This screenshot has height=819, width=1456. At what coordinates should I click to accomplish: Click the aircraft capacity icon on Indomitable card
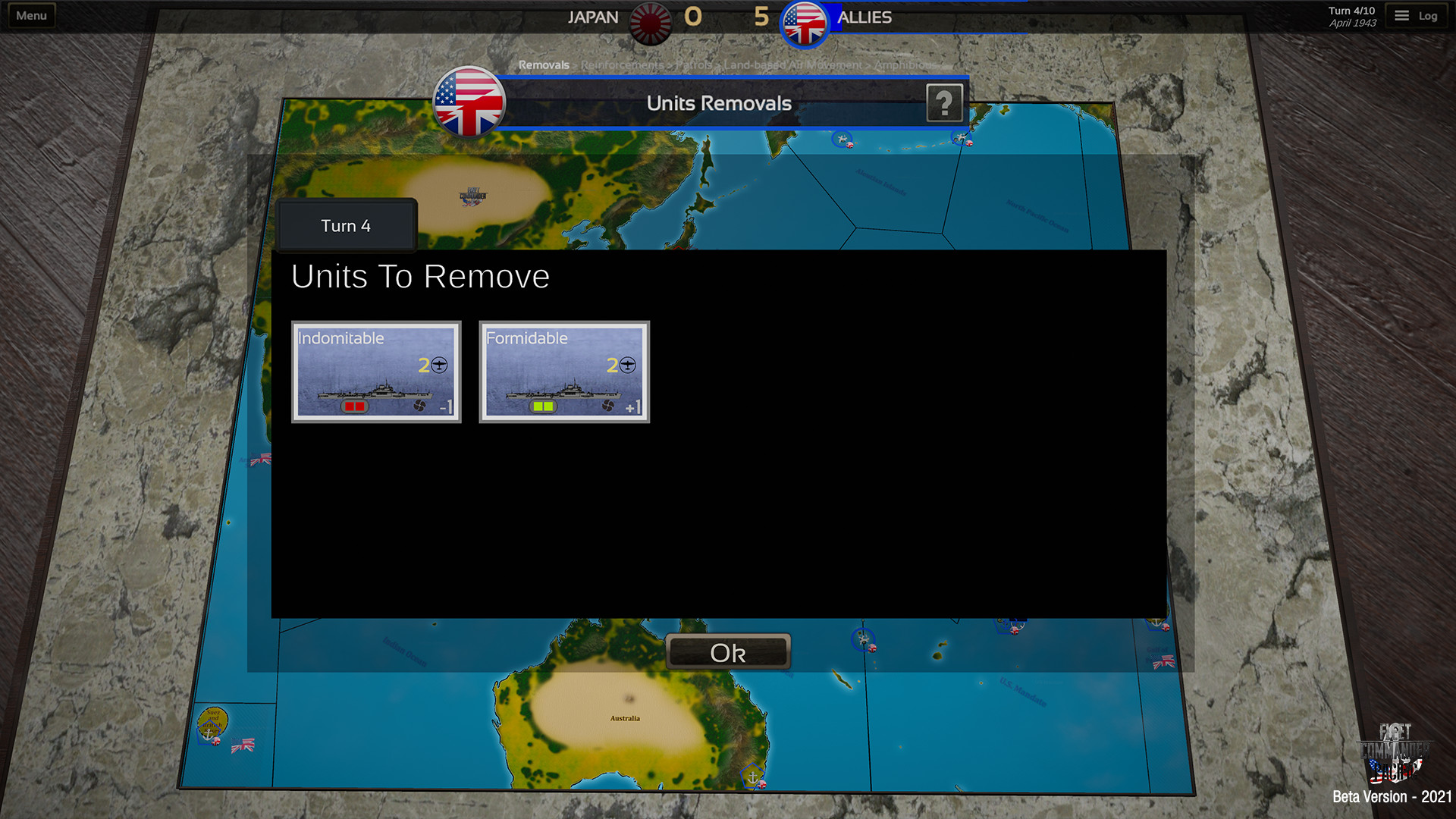[439, 365]
